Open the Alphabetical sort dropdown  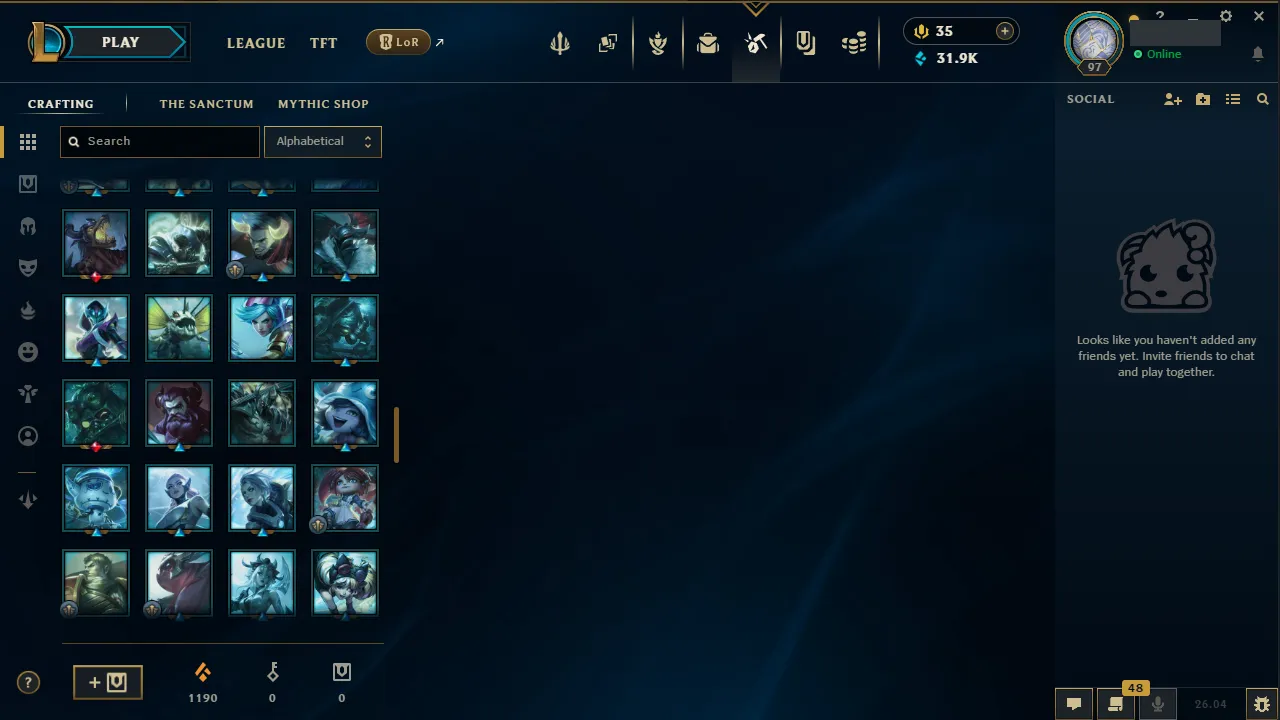(322, 141)
